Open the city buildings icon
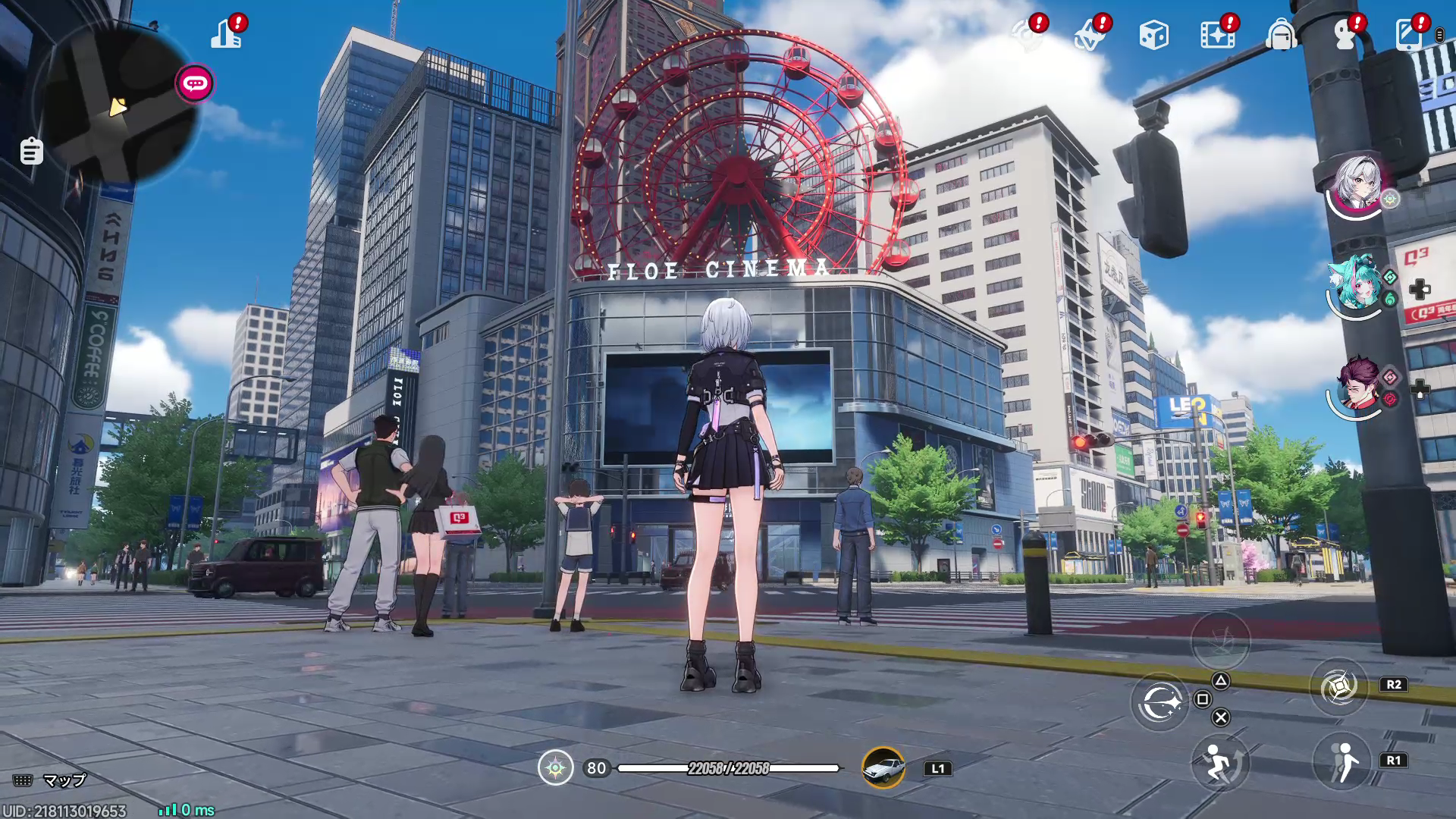The image size is (1456, 819). click(226, 34)
